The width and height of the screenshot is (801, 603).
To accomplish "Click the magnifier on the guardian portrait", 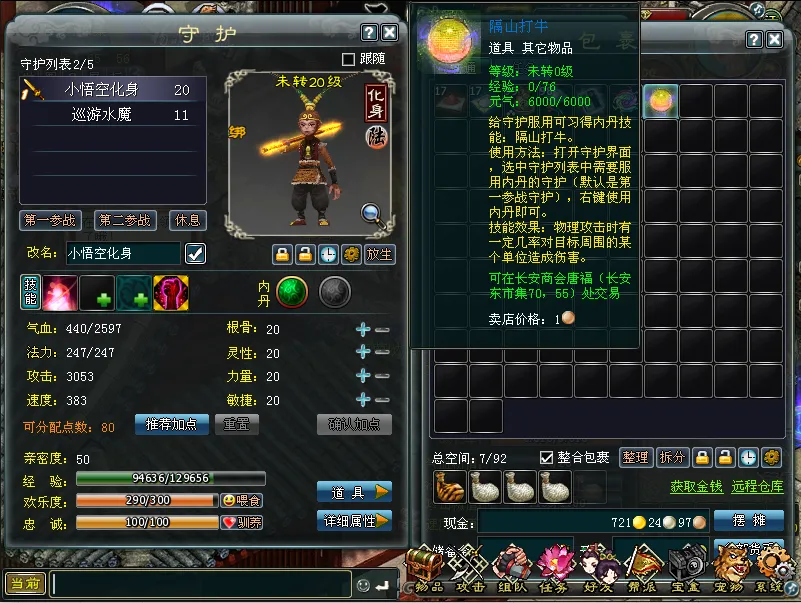I will (371, 212).
